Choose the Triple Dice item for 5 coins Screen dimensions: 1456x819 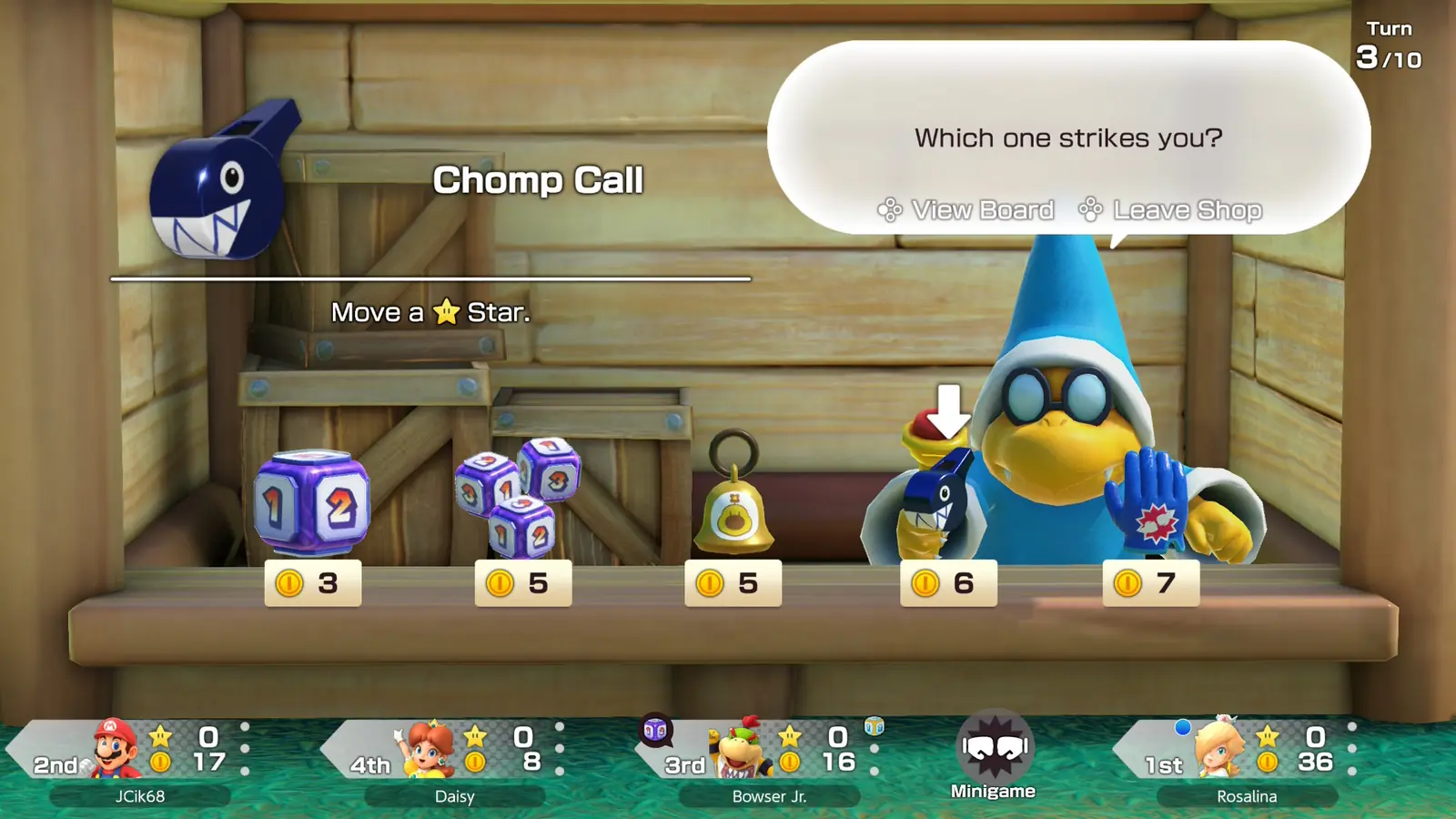pyautogui.click(x=519, y=499)
